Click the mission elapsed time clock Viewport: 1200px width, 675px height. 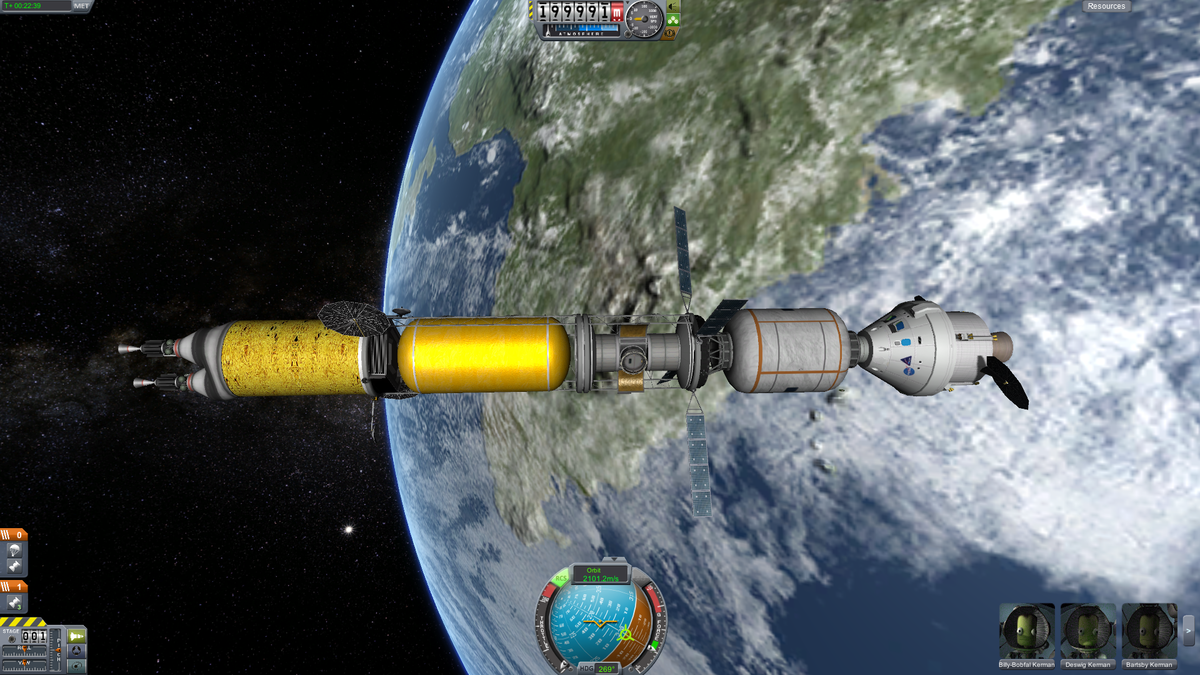point(36,6)
